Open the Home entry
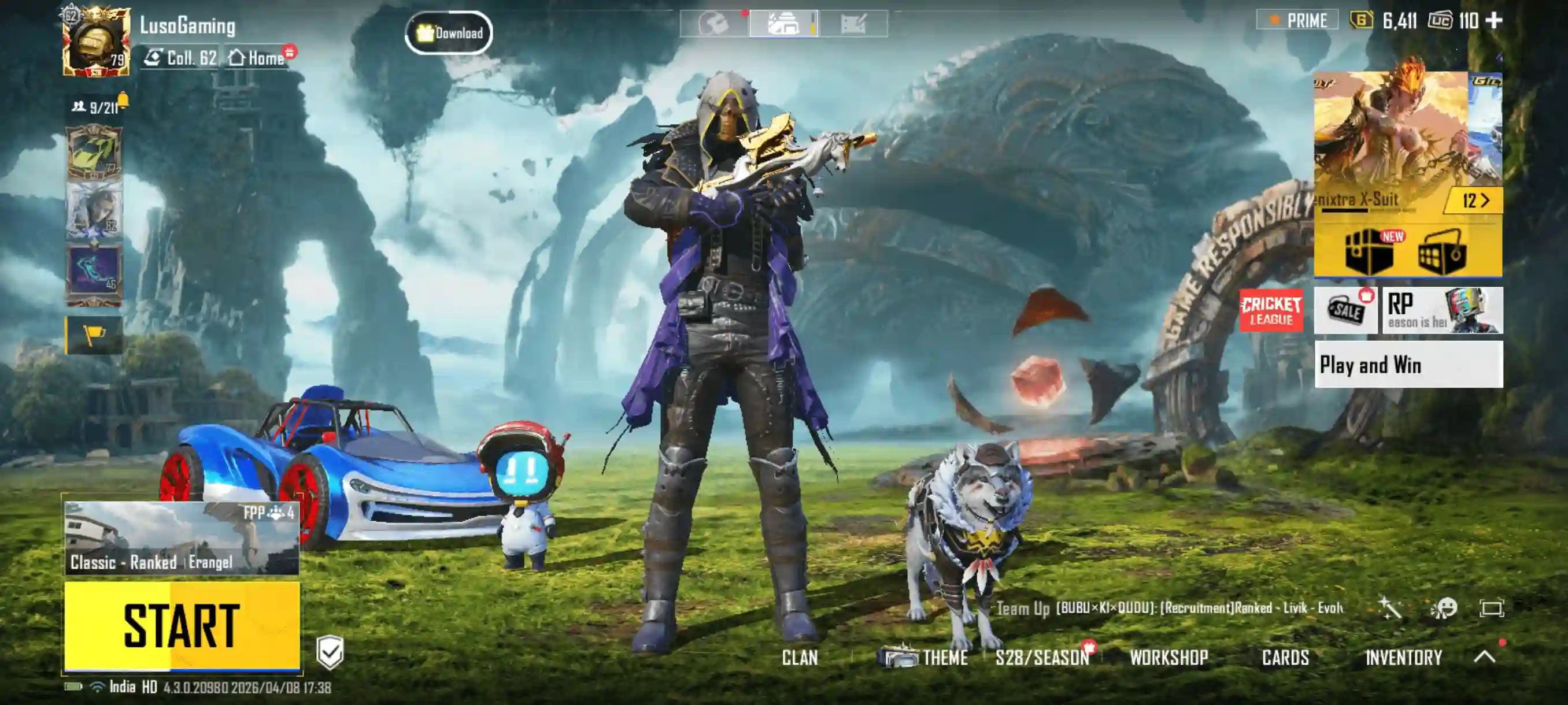1568x705 pixels. [x=257, y=58]
